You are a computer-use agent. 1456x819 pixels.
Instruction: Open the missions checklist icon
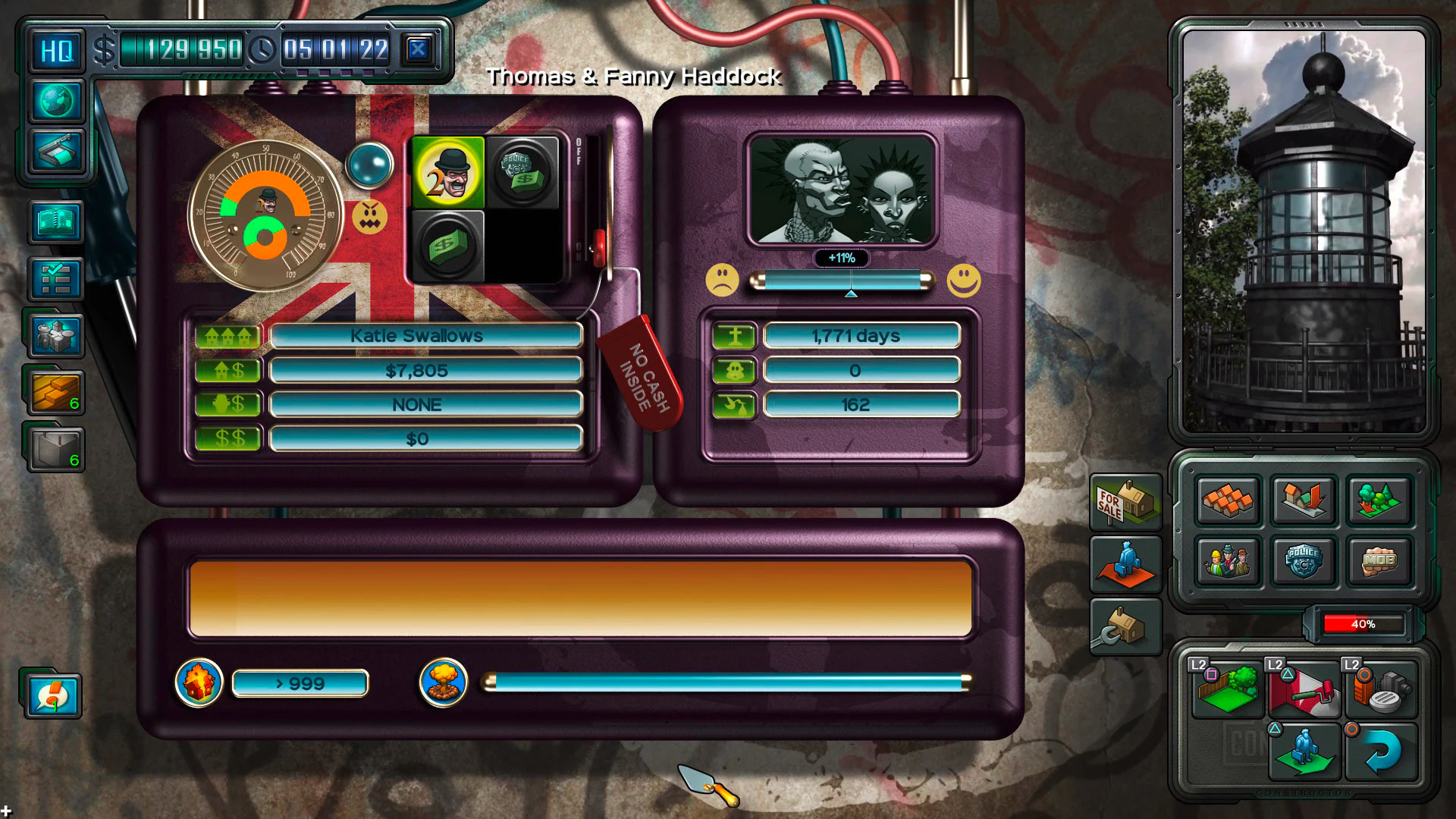[x=57, y=277]
